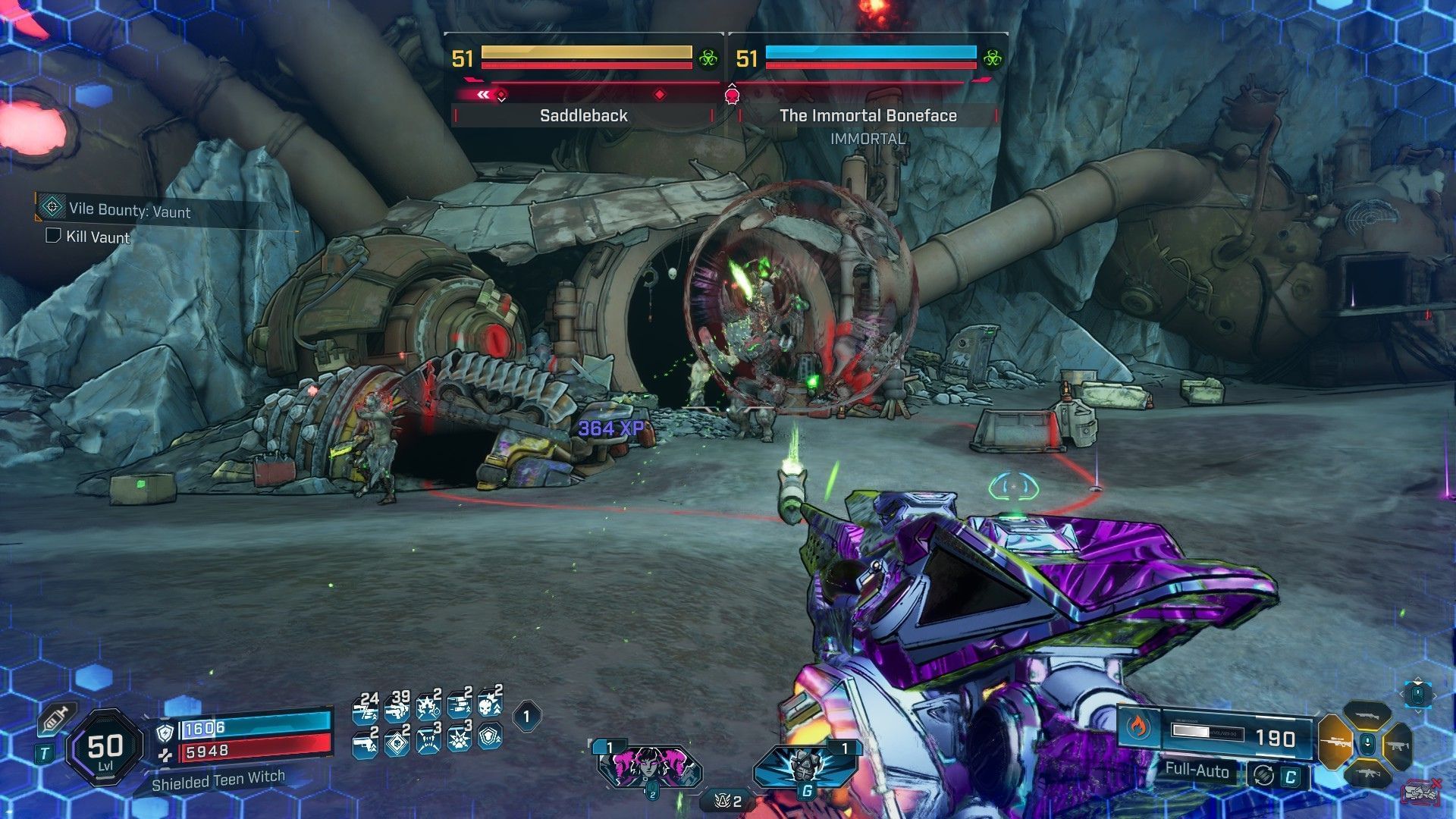Select The Immortal Boneface boss nameplate

point(868,115)
